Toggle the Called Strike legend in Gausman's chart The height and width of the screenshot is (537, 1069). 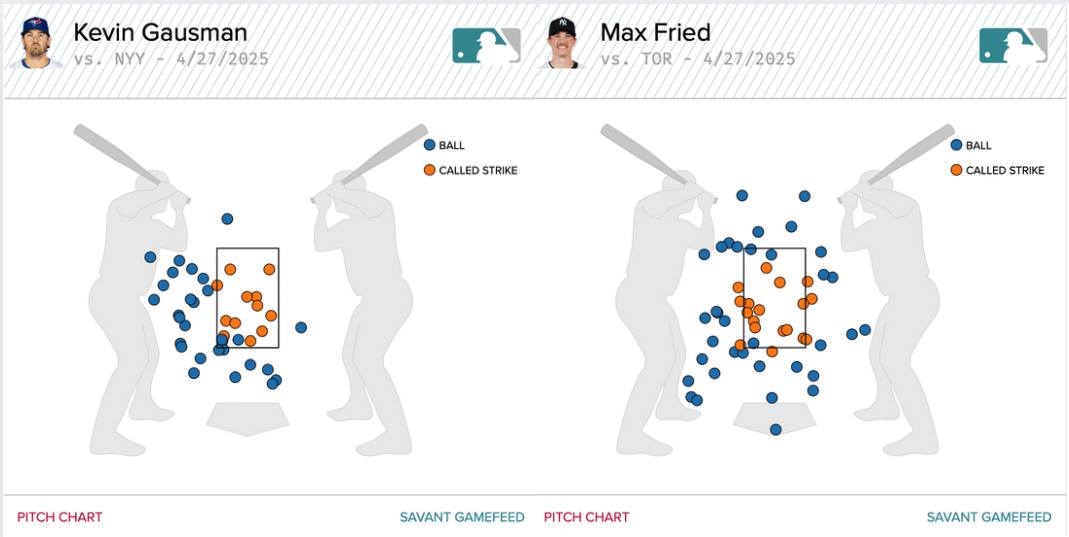point(471,170)
